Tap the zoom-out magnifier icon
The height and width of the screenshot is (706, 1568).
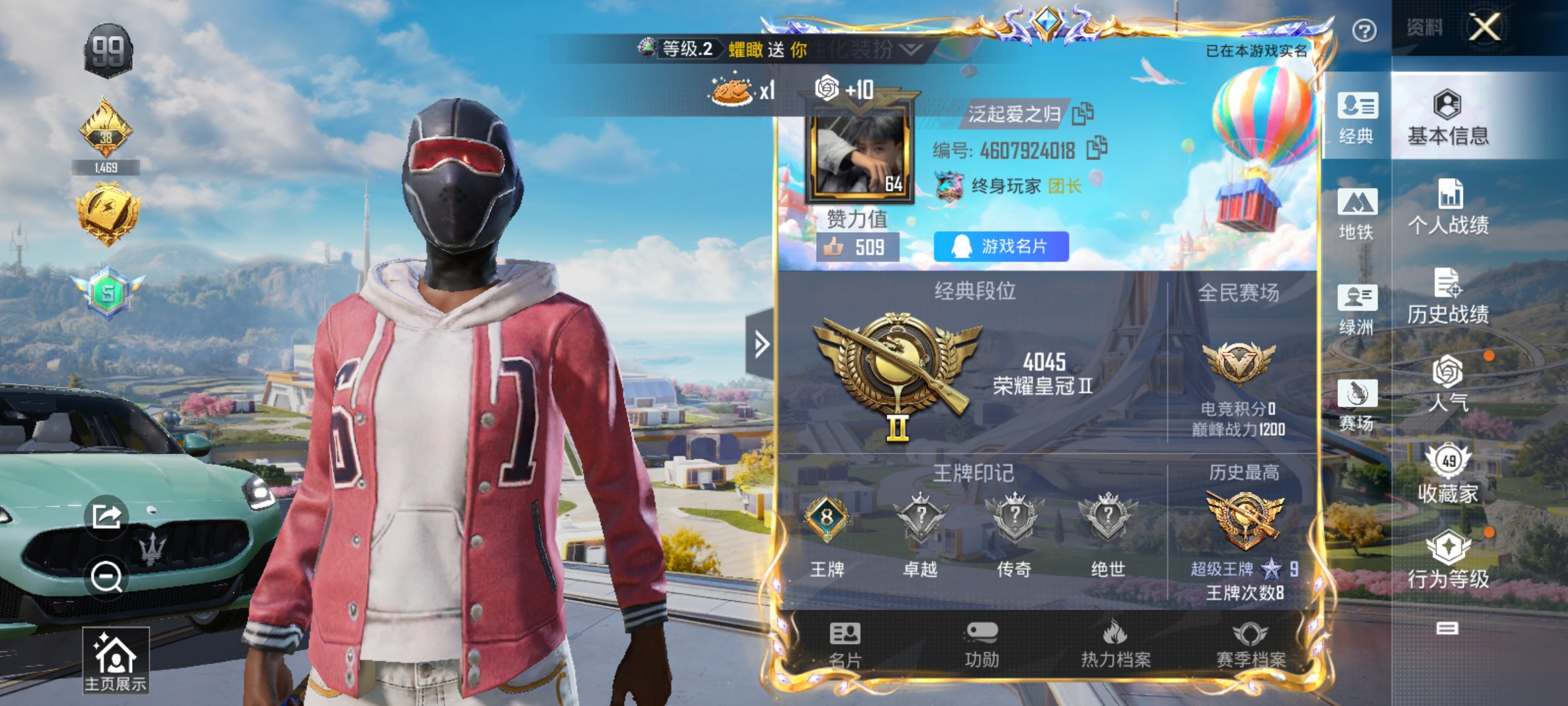(106, 577)
